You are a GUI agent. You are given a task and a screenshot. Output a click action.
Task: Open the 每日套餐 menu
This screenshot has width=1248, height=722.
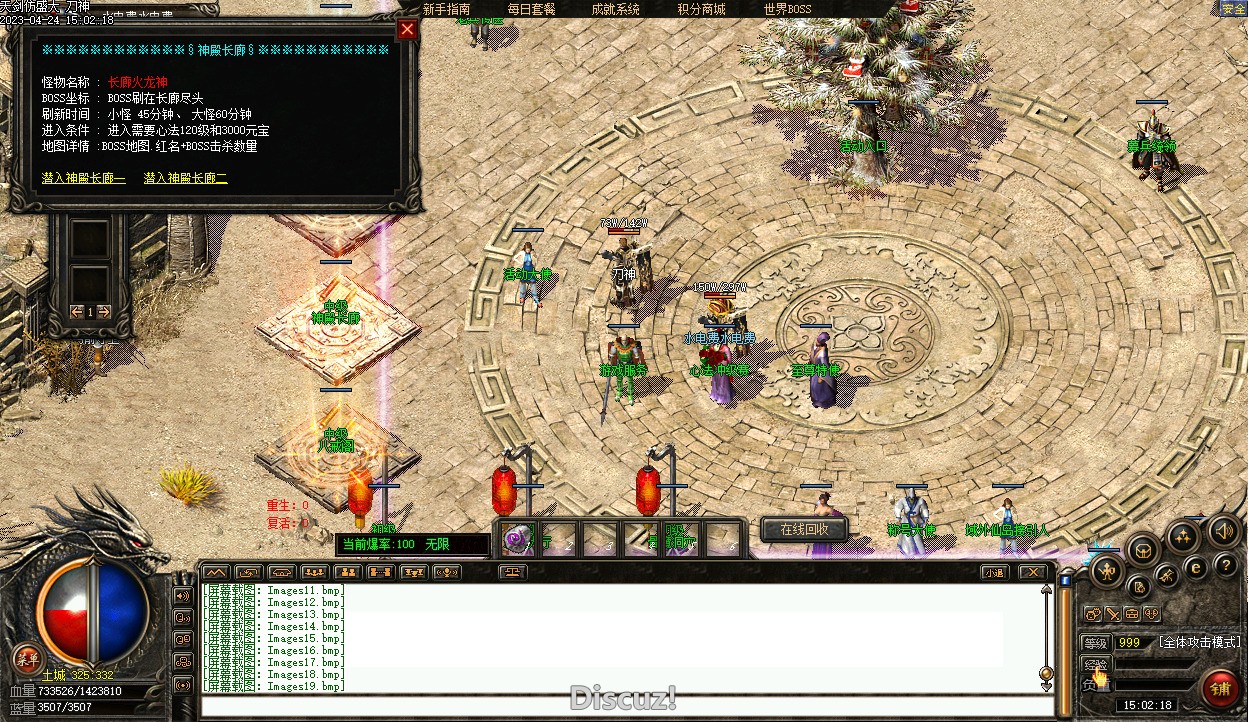tap(531, 9)
